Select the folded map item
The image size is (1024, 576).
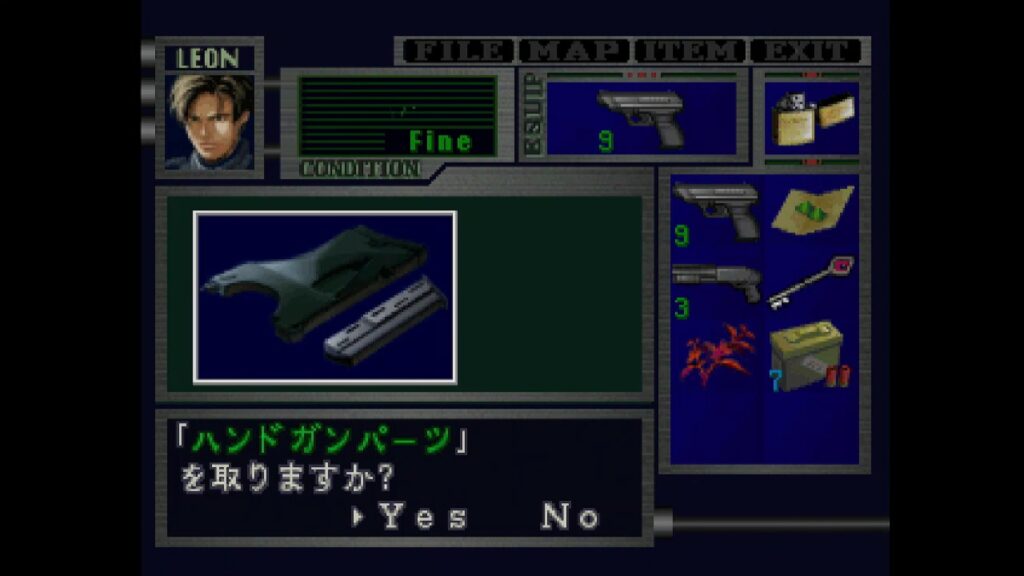coord(811,211)
